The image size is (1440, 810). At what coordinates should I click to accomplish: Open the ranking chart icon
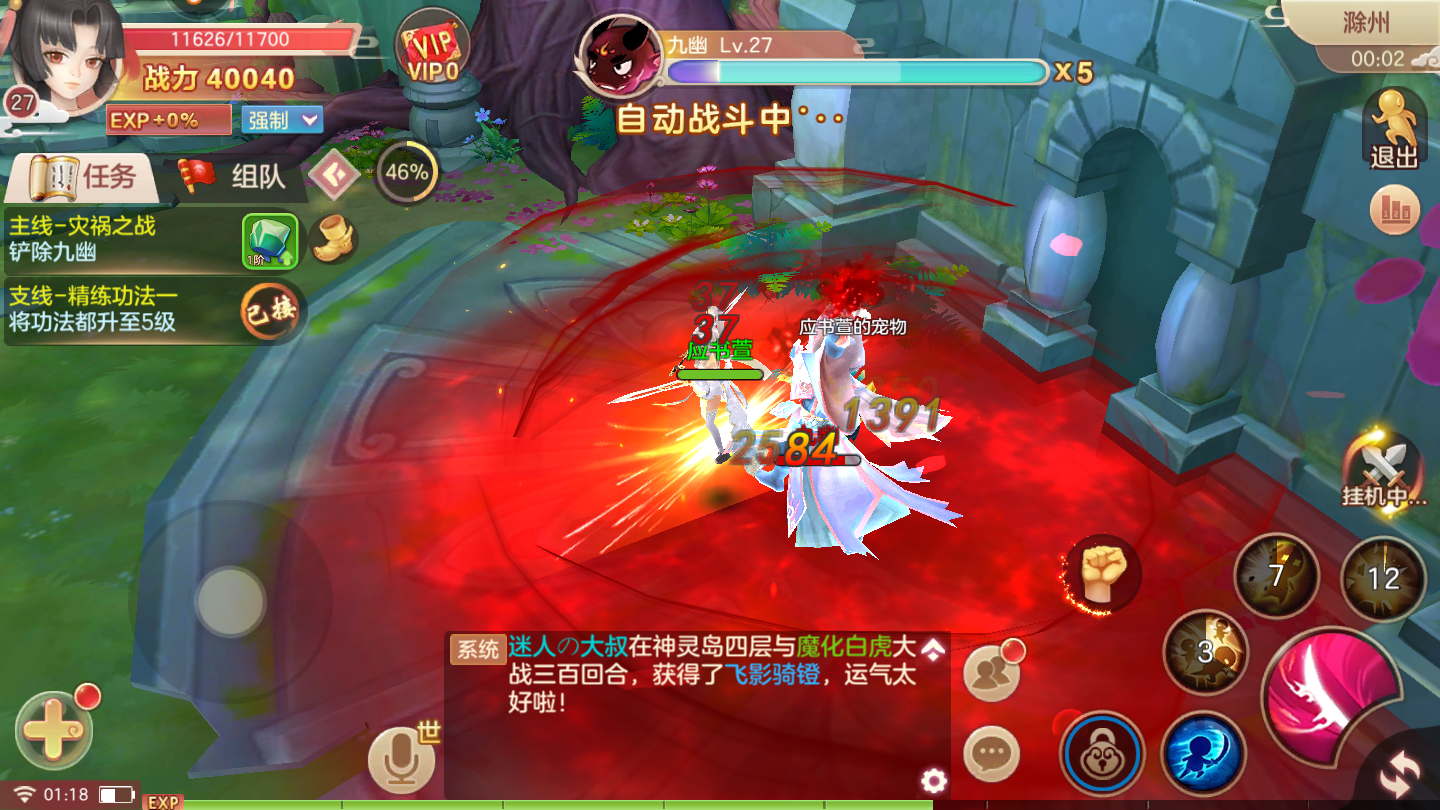tap(1394, 210)
